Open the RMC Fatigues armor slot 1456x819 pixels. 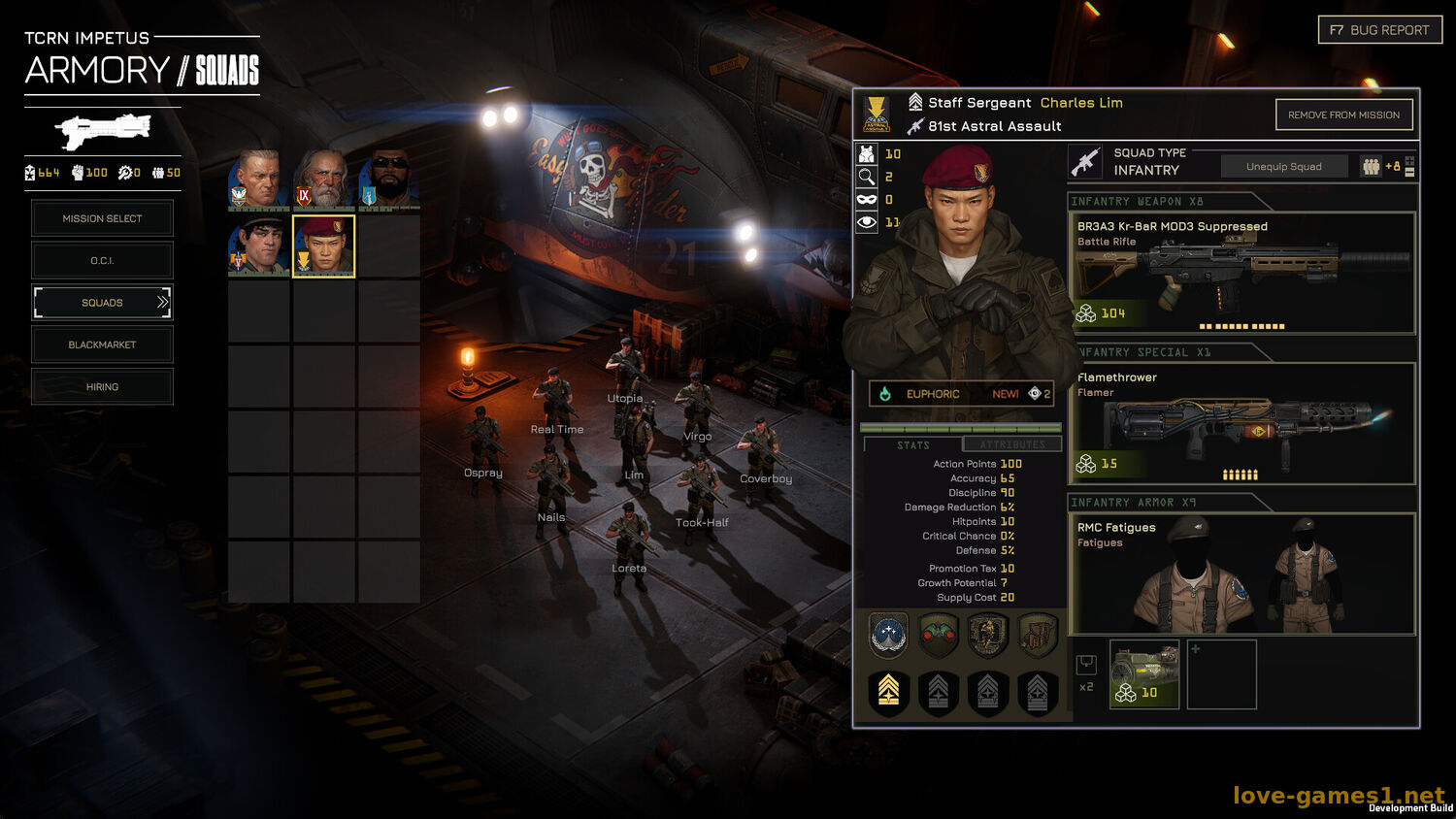pyautogui.click(x=1242, y=573)
